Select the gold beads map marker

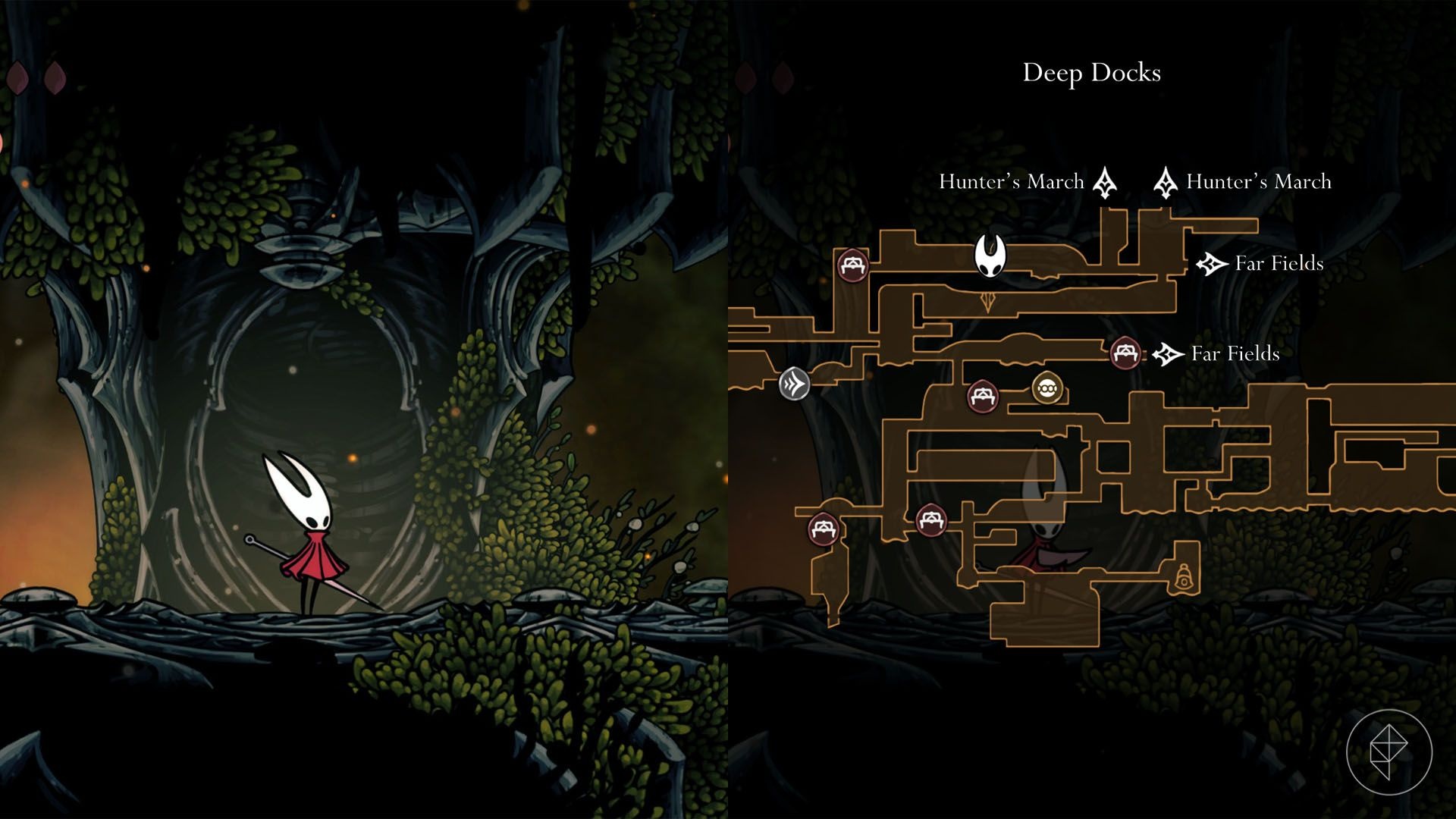tap(1047, 389)
